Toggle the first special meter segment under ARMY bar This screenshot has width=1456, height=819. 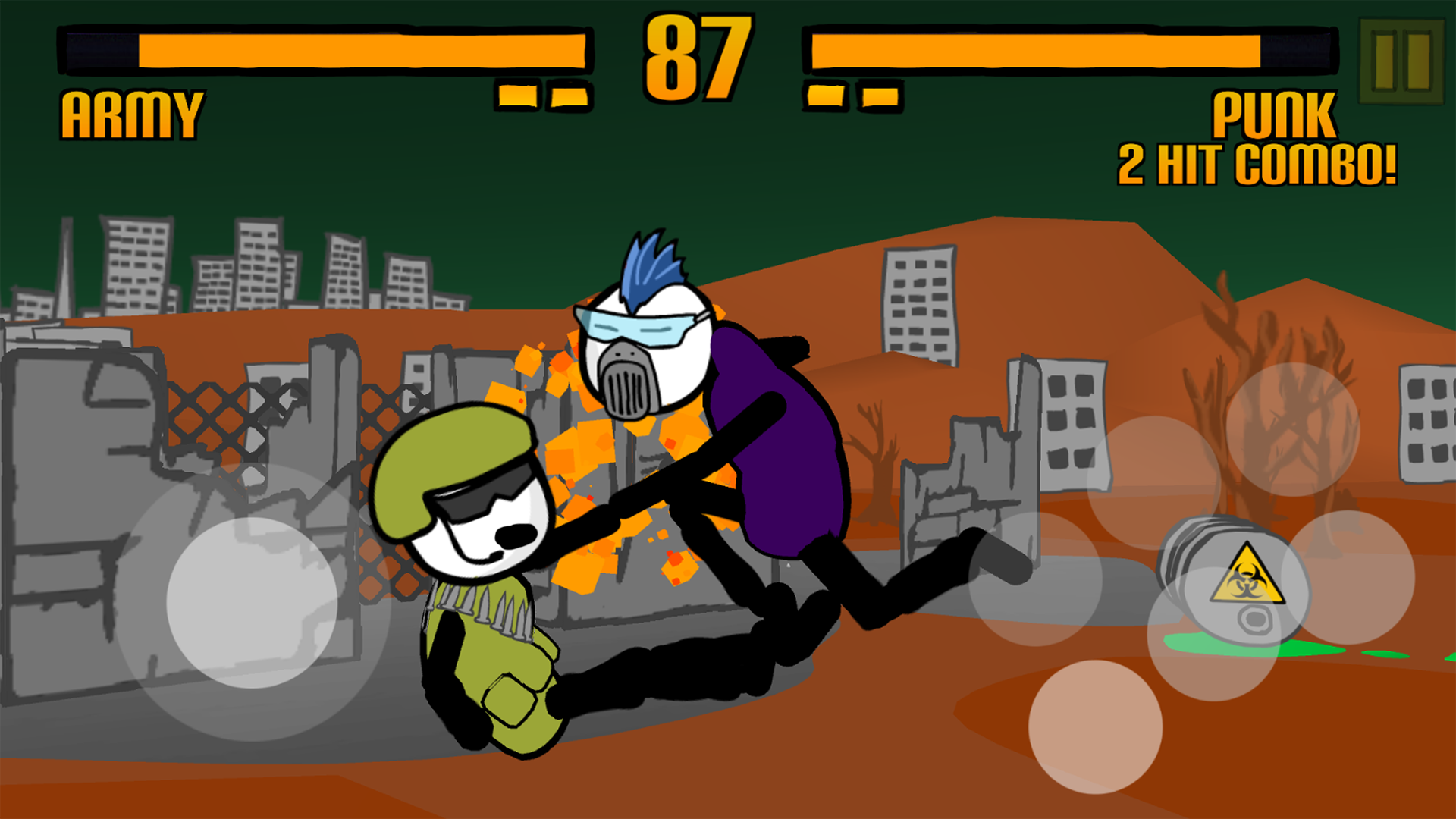(x=519, y=93)
